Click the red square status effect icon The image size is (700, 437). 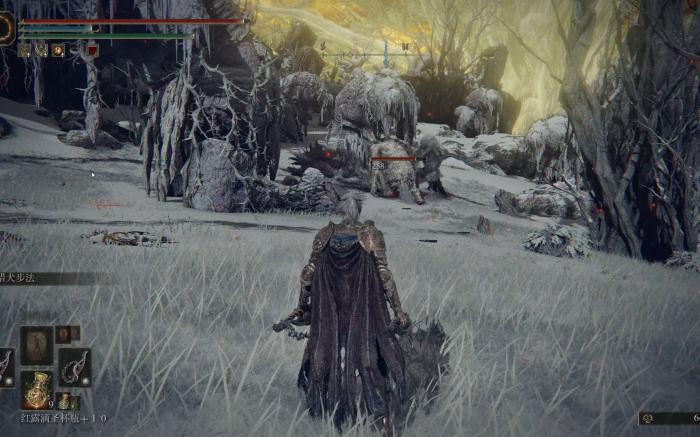[x=92, y=50]
